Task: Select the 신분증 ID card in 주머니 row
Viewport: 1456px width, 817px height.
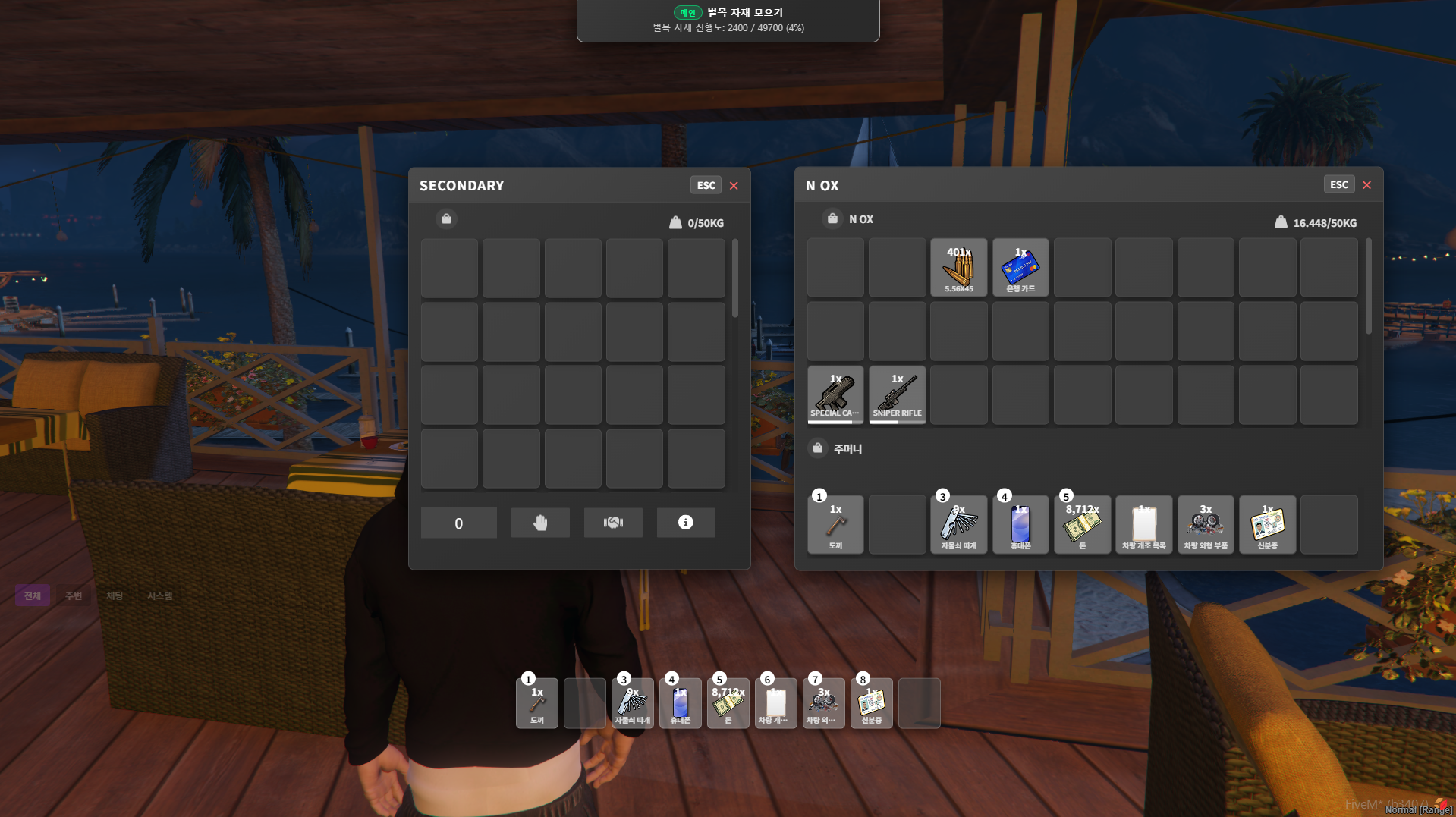Action: 1267,524
